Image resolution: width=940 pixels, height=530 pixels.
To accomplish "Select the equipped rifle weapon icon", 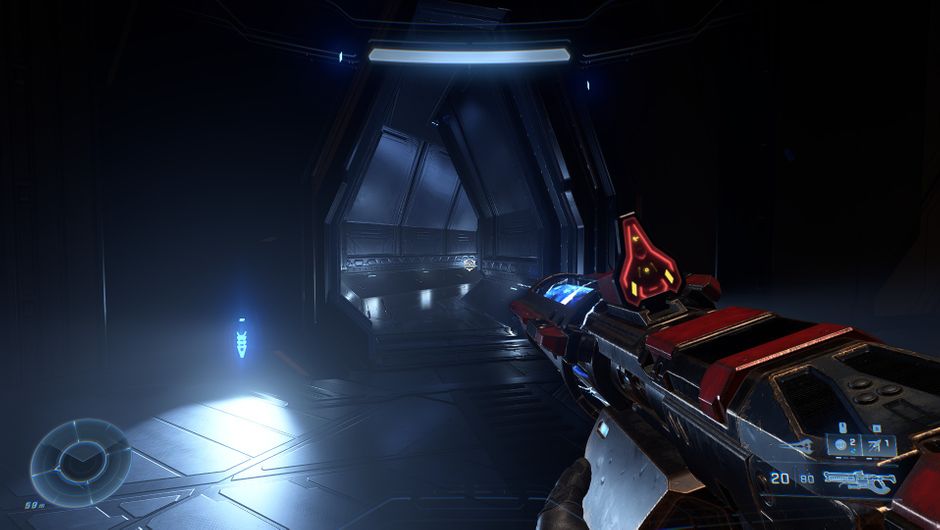I will point(859,481).
